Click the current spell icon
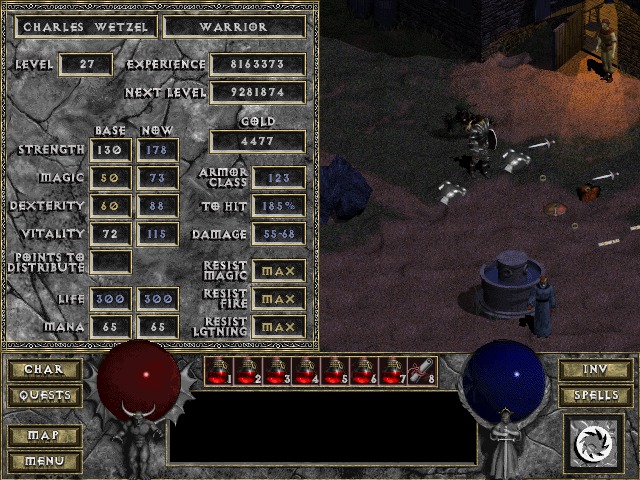This screenshot has width=640, height=480. tap(594, 441)
